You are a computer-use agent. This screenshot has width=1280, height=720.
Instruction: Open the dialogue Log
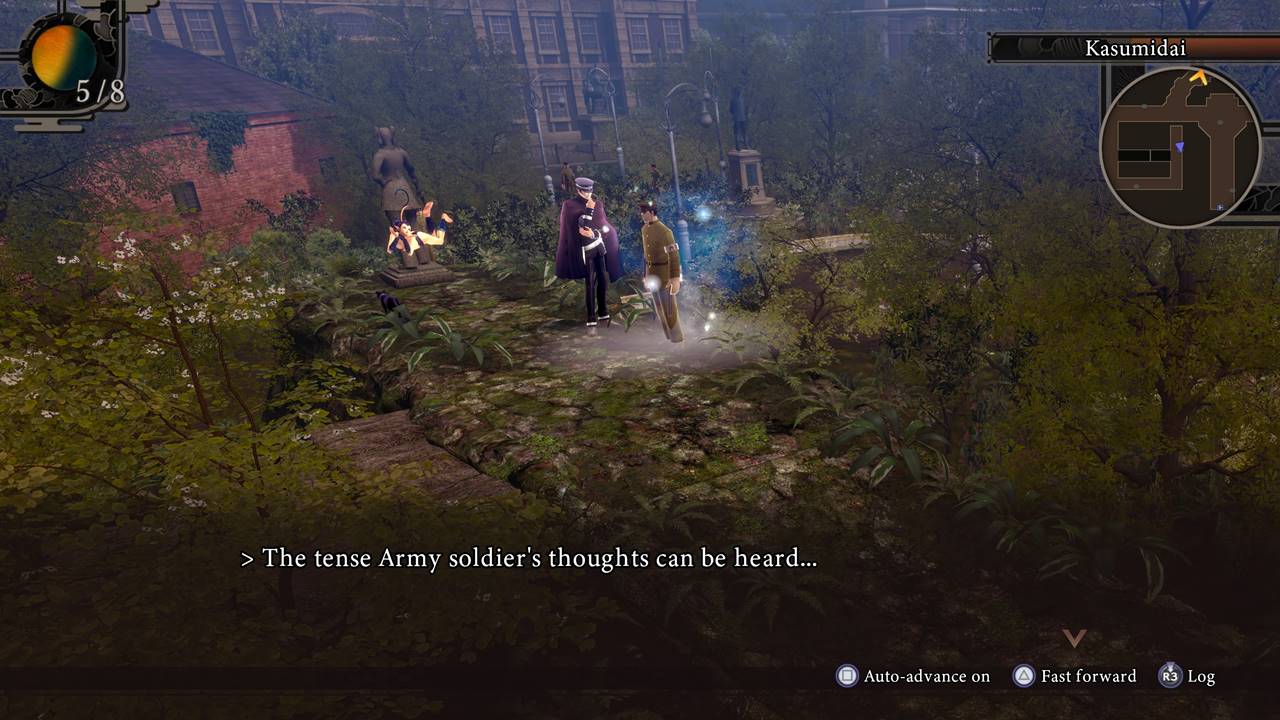pyautogui.click(x=1187, y=676)
